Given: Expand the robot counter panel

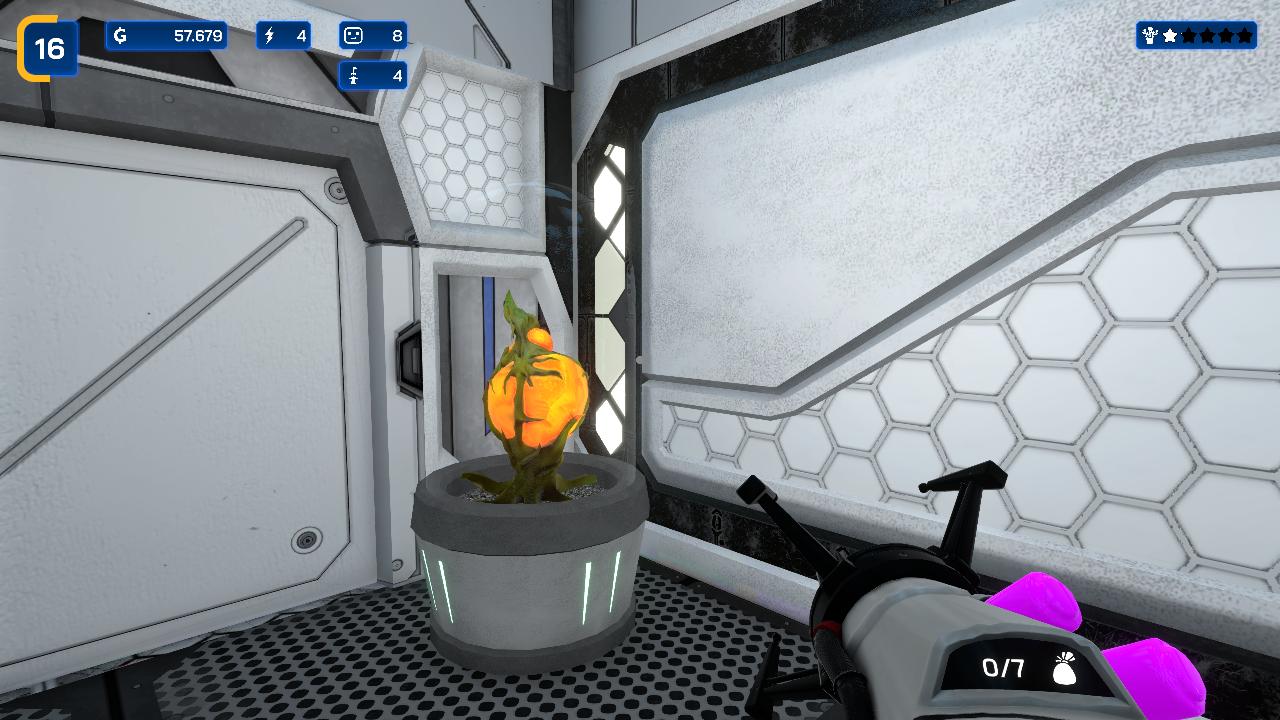Looking at the screenshot, I should (x=374, y=34).
